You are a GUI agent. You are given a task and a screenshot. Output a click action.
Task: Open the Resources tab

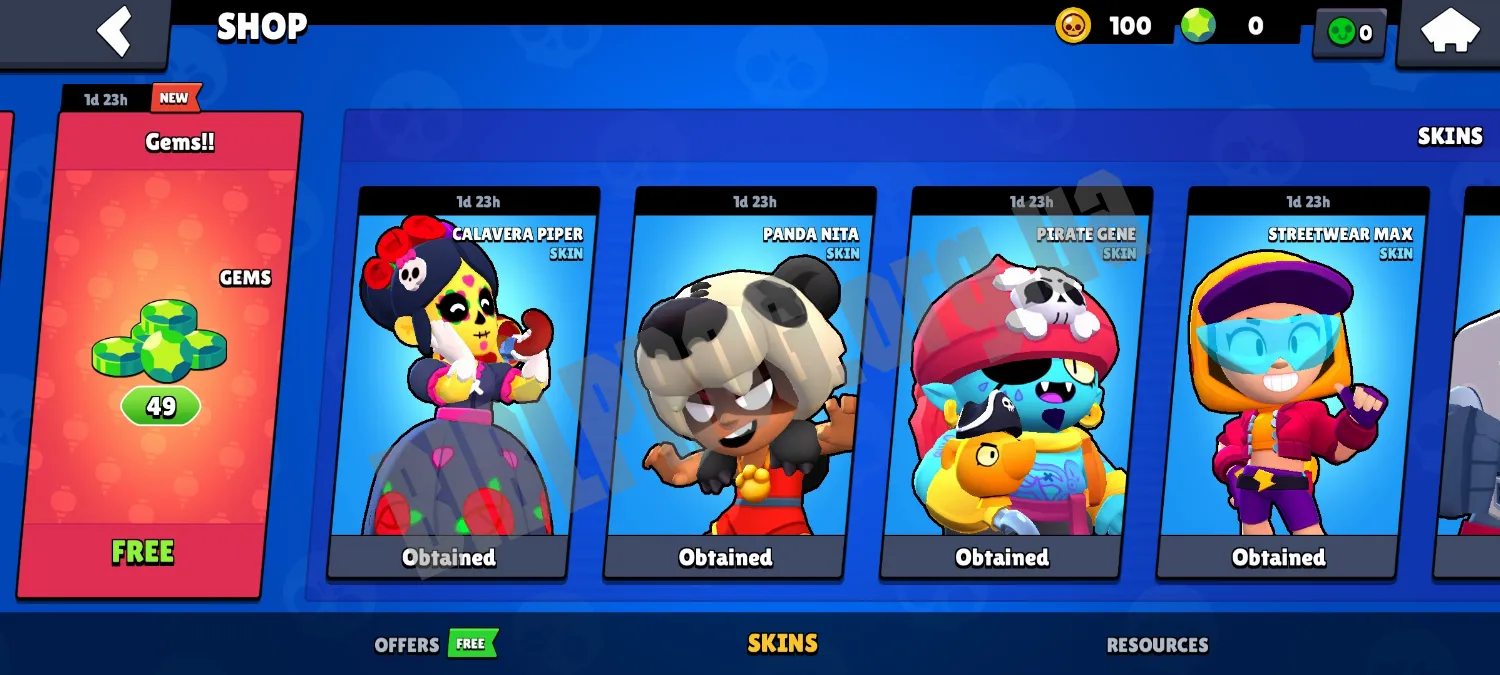click(1157, 645)
